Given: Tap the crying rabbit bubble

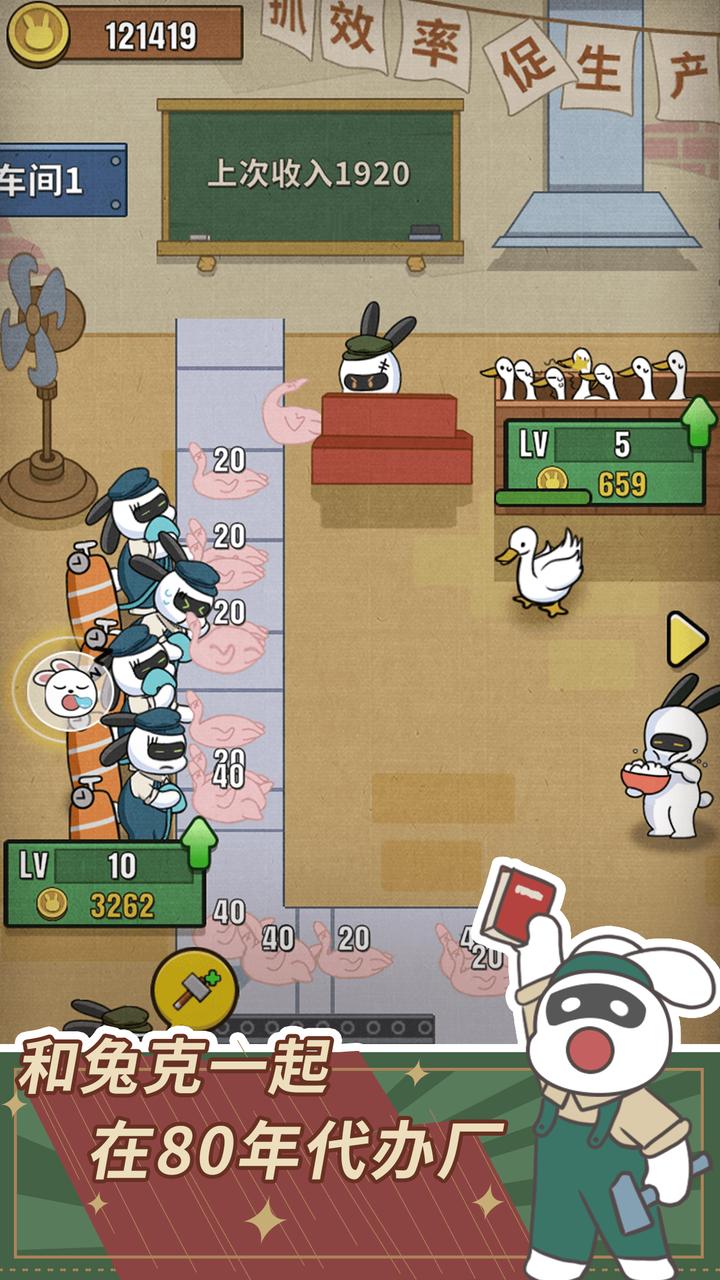Looking at the screenshot, I should [62, 687].
